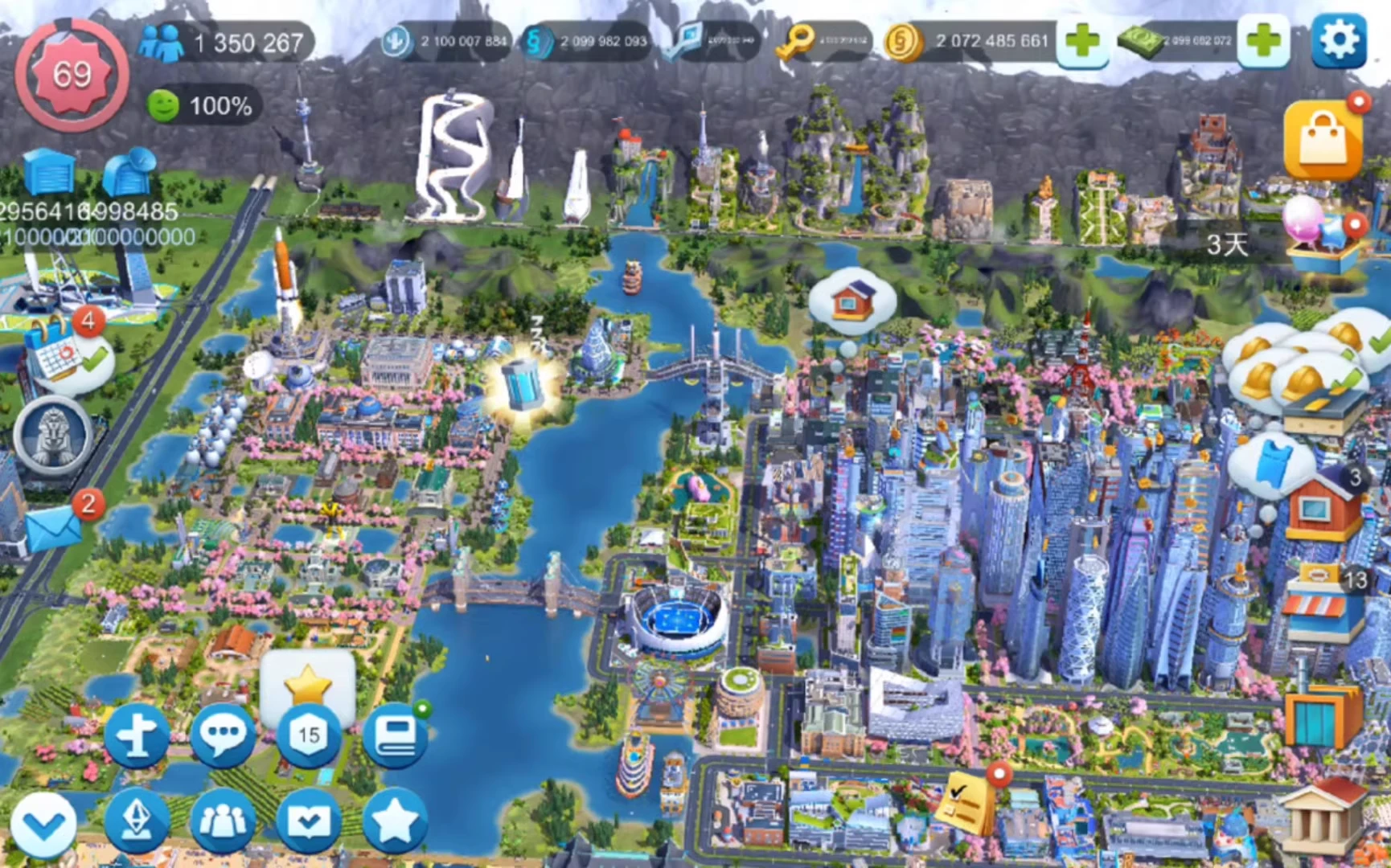The image size is (1391, 868).
Task: Open the book guide button
Action: pos(395,735)
